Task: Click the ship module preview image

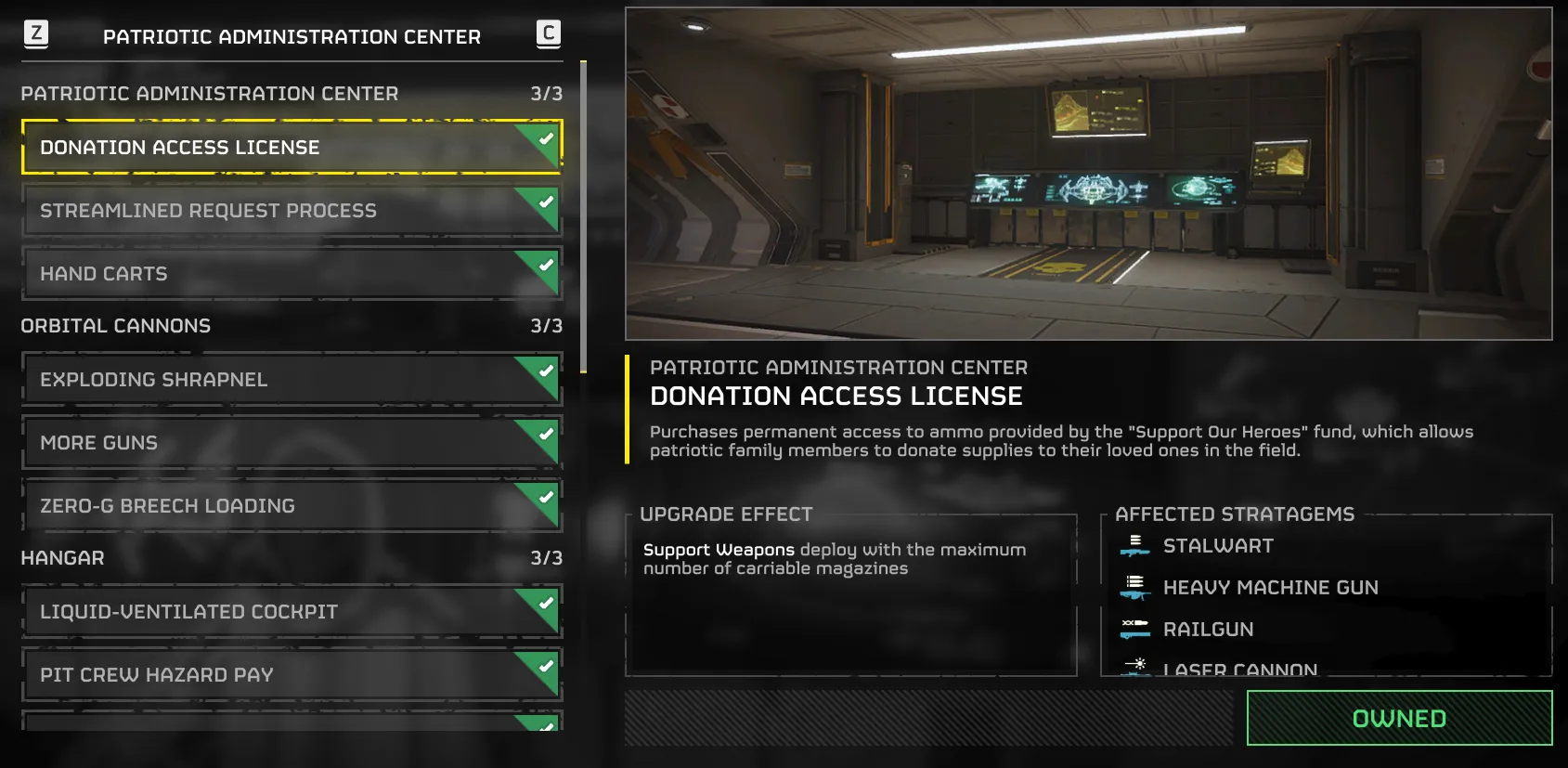Action: pyautogui.click(x=1088, y=174)
